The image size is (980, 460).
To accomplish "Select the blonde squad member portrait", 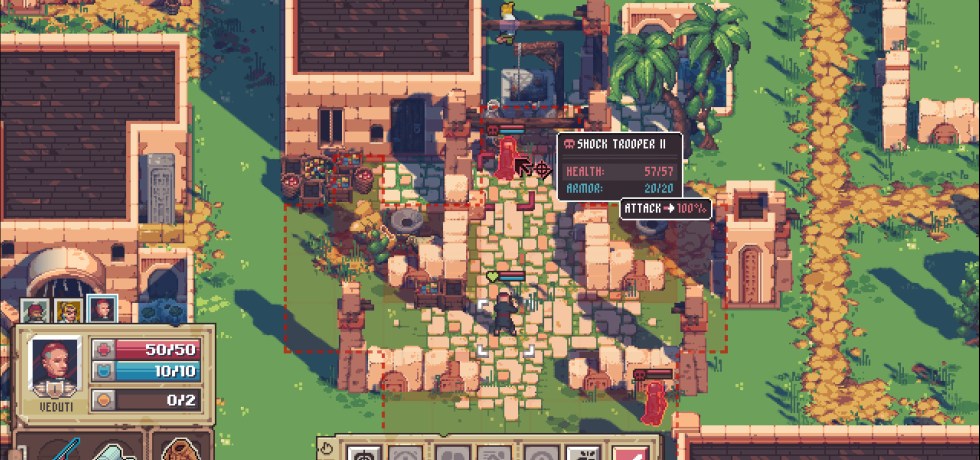I will 68,311.
